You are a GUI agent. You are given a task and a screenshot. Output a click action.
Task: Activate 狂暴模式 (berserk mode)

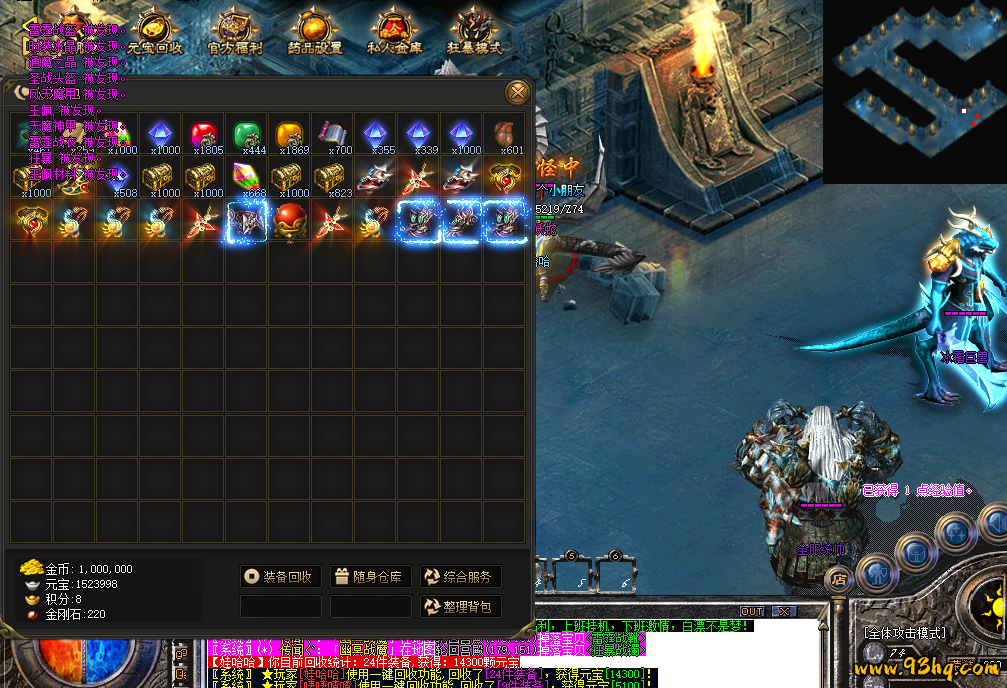click(473, 32)
